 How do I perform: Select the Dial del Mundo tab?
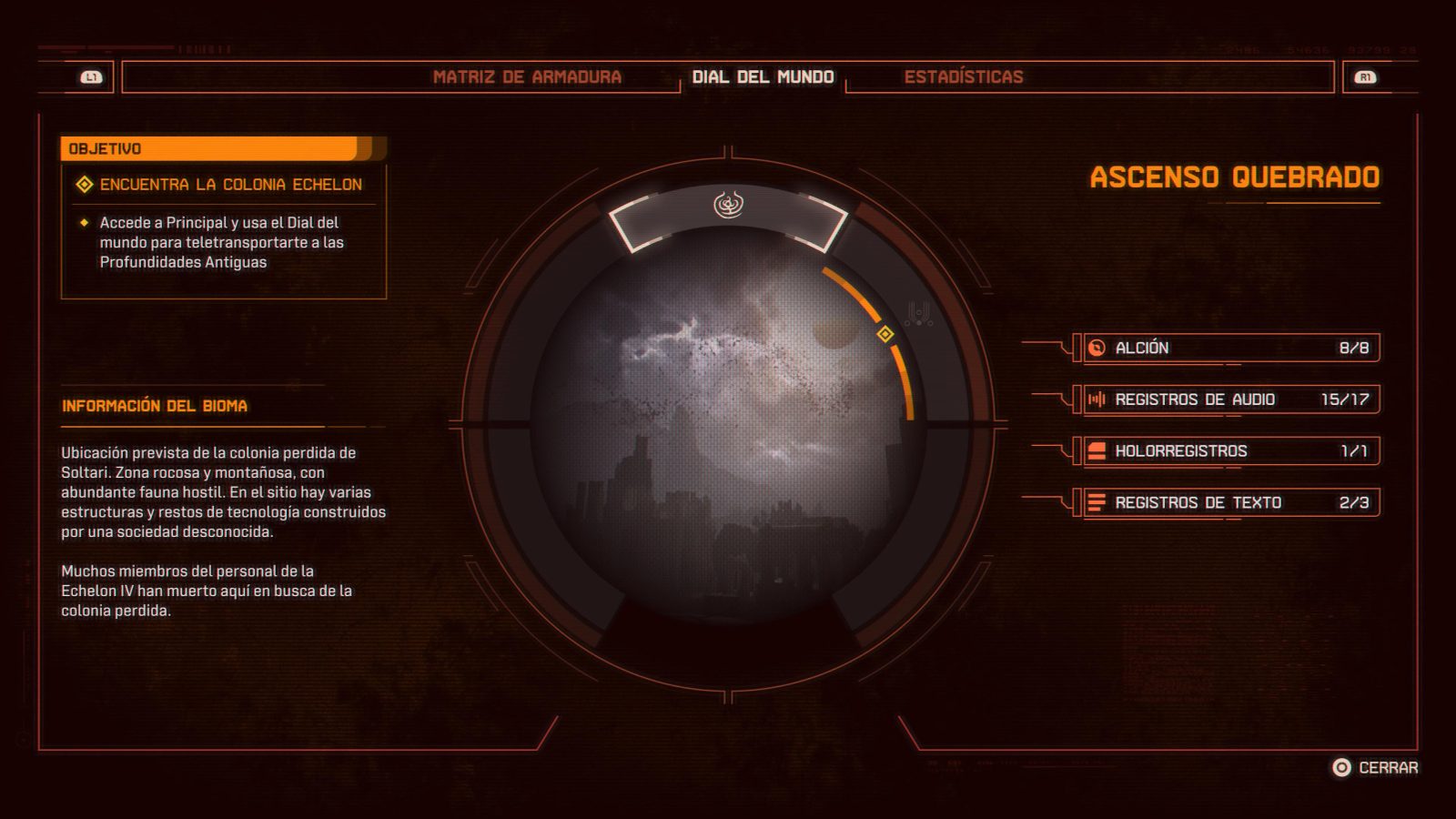[x=764, y=77]
